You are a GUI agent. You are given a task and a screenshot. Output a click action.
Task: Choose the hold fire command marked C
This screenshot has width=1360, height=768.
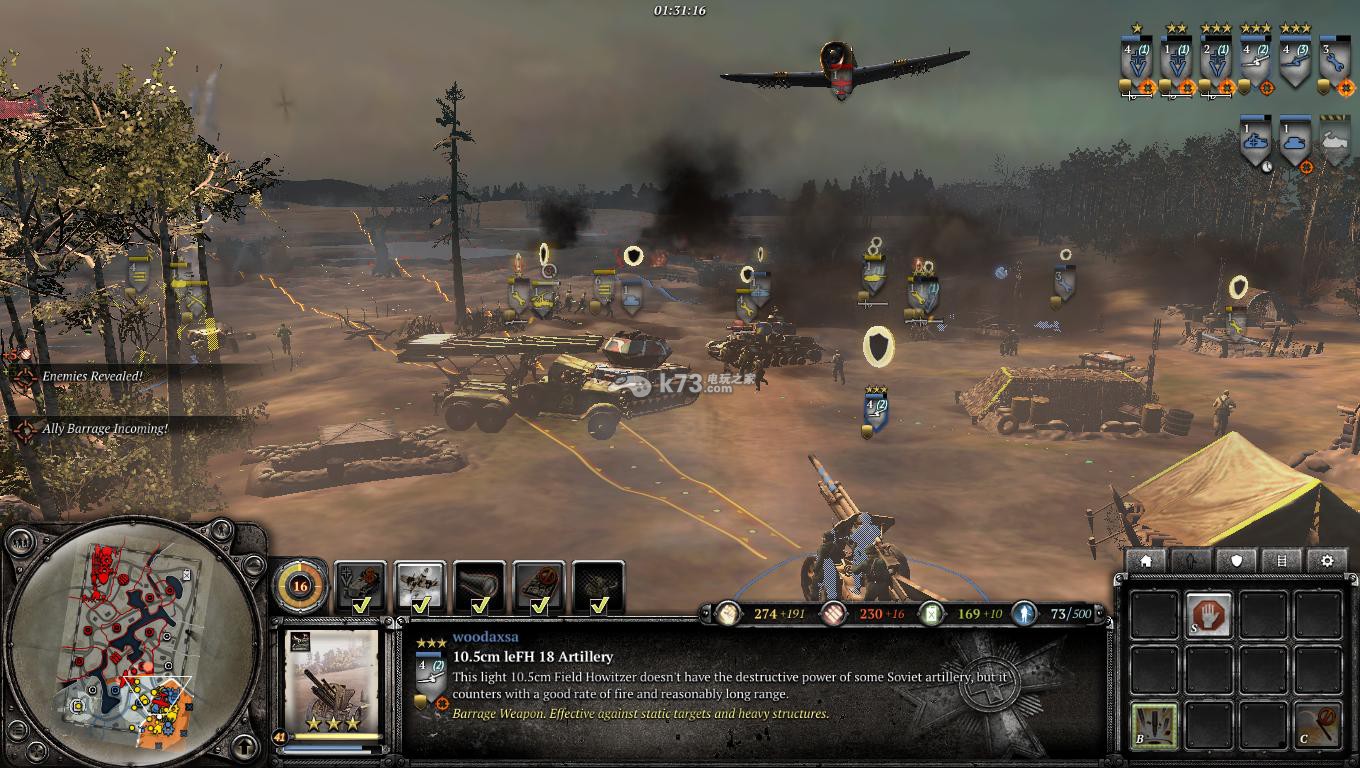tap(1318, 724)
